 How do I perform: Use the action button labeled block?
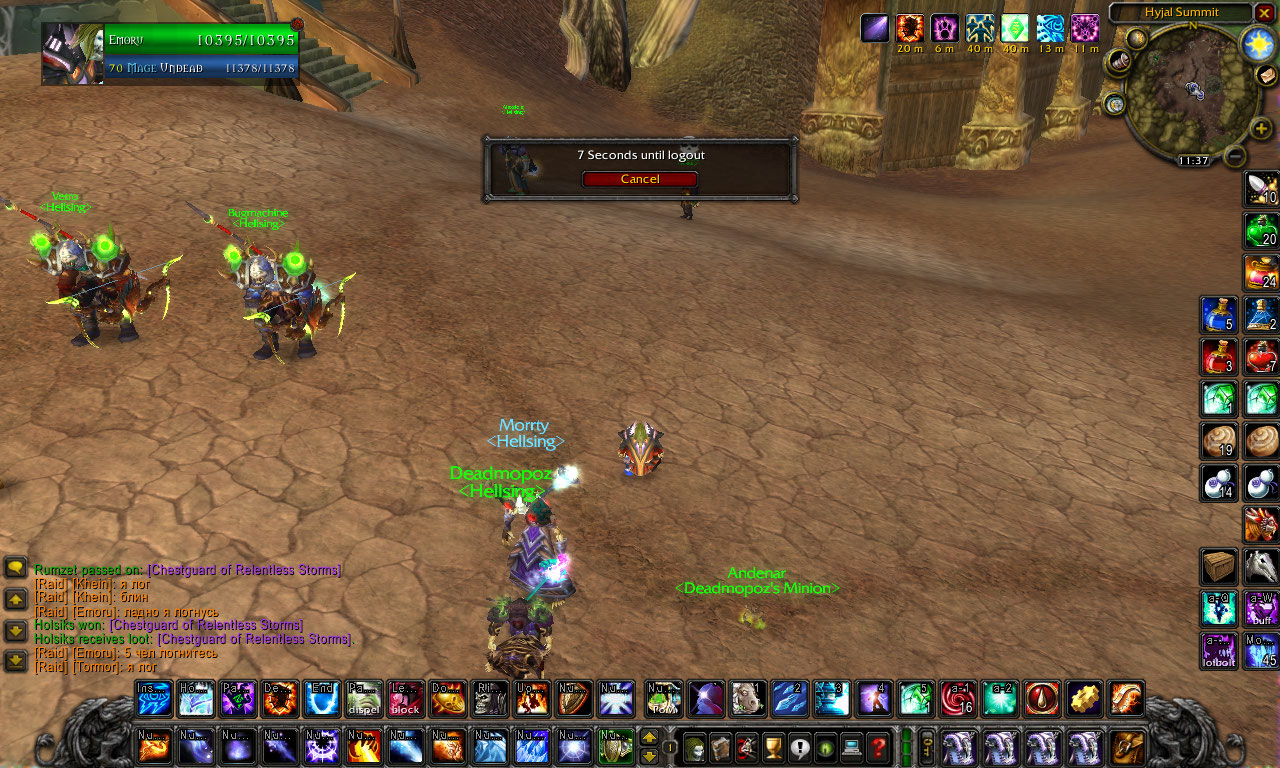point(405,699)
